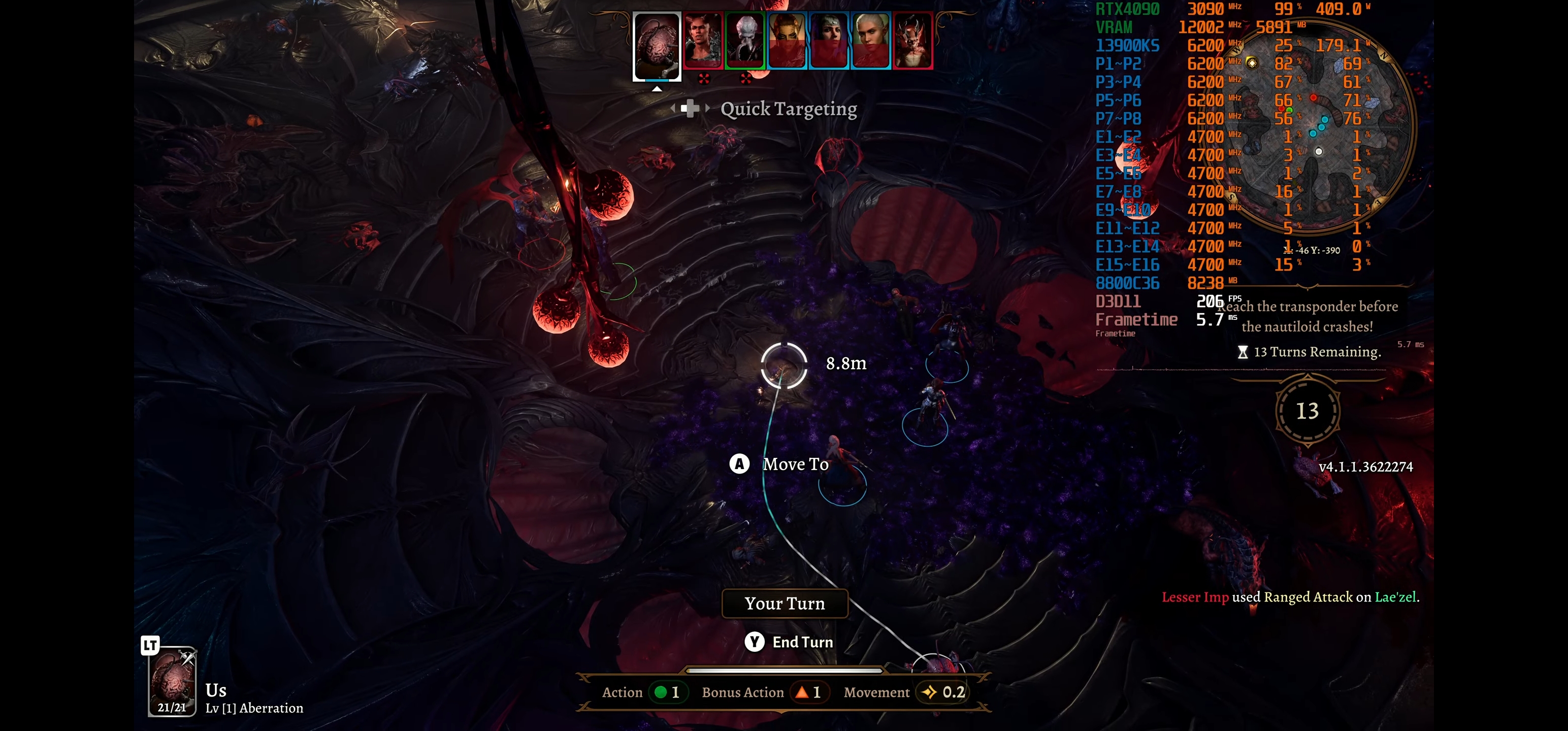The height and width of the screenshot is (731, 1568).
Task: Open the combat log message
Action: pos(1290,597)
